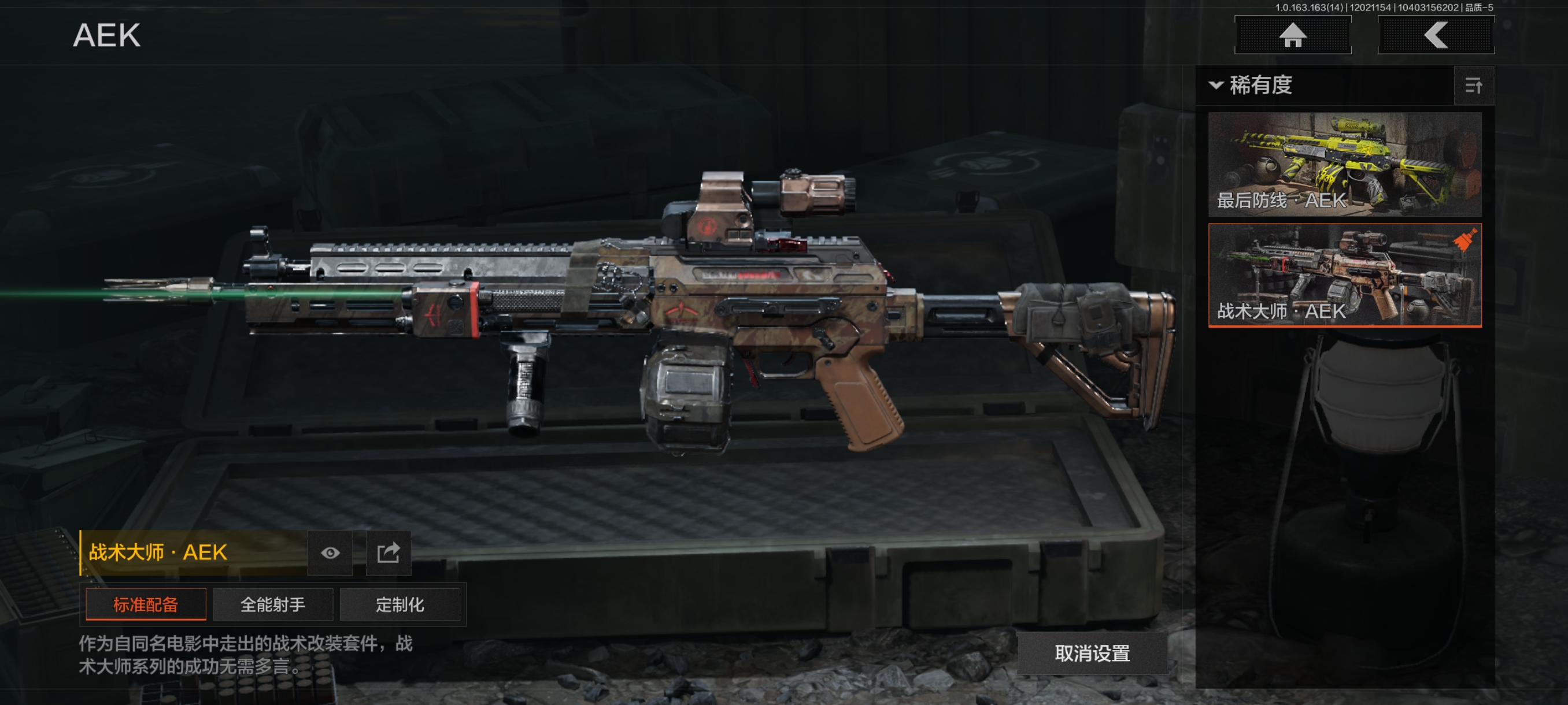Toggle the eye preview icon

tap(330, 552)
